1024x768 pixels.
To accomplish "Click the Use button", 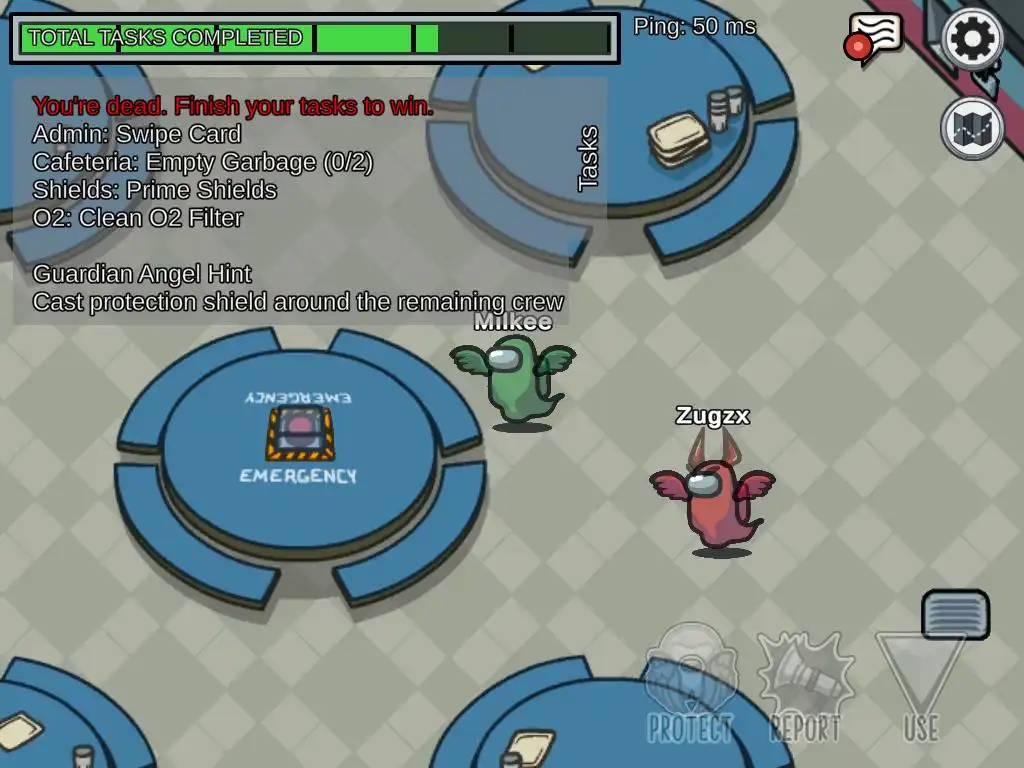I will [x=921, y=687].
